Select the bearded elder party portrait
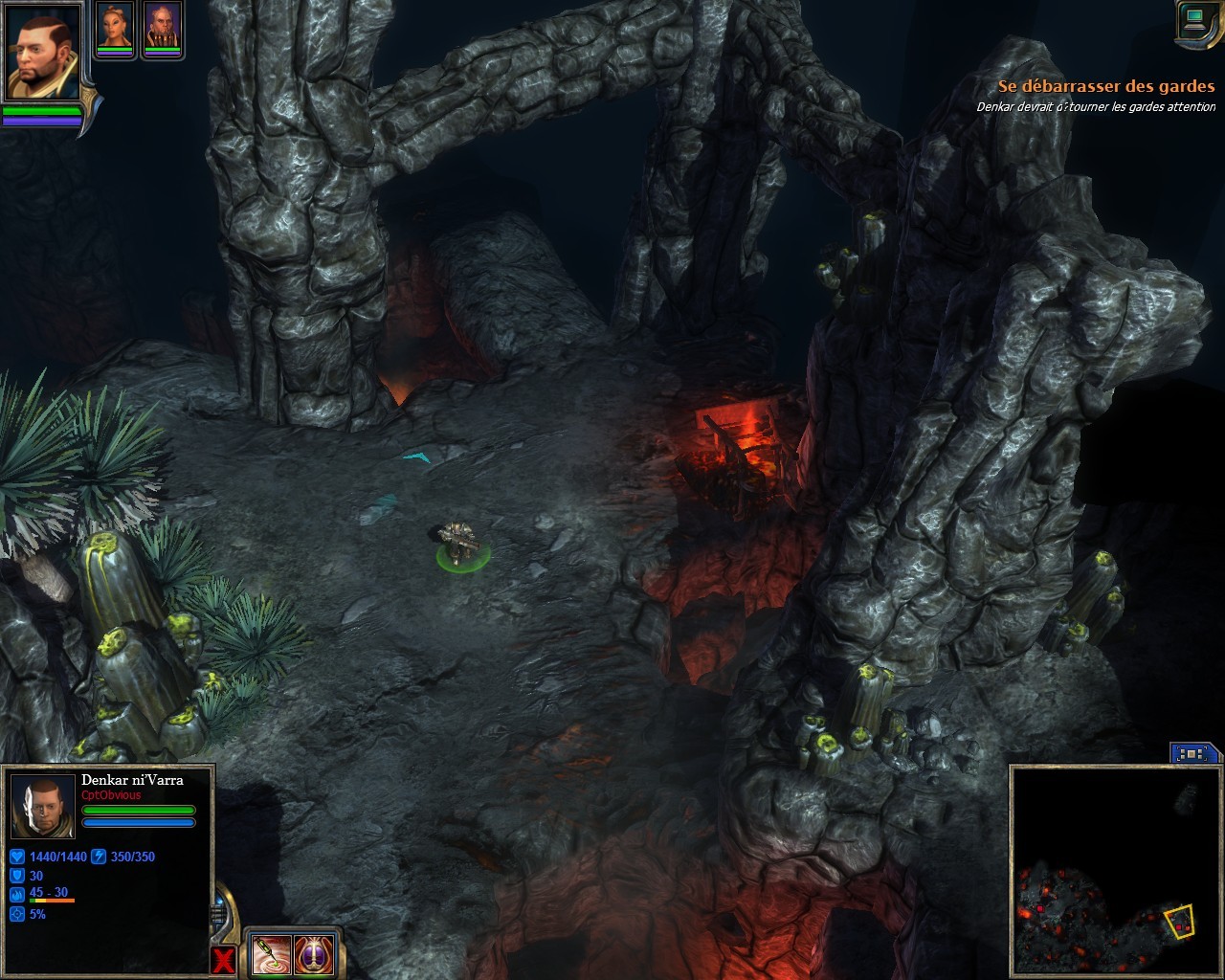Screen dimensions: 1225x980 point(163,27)
